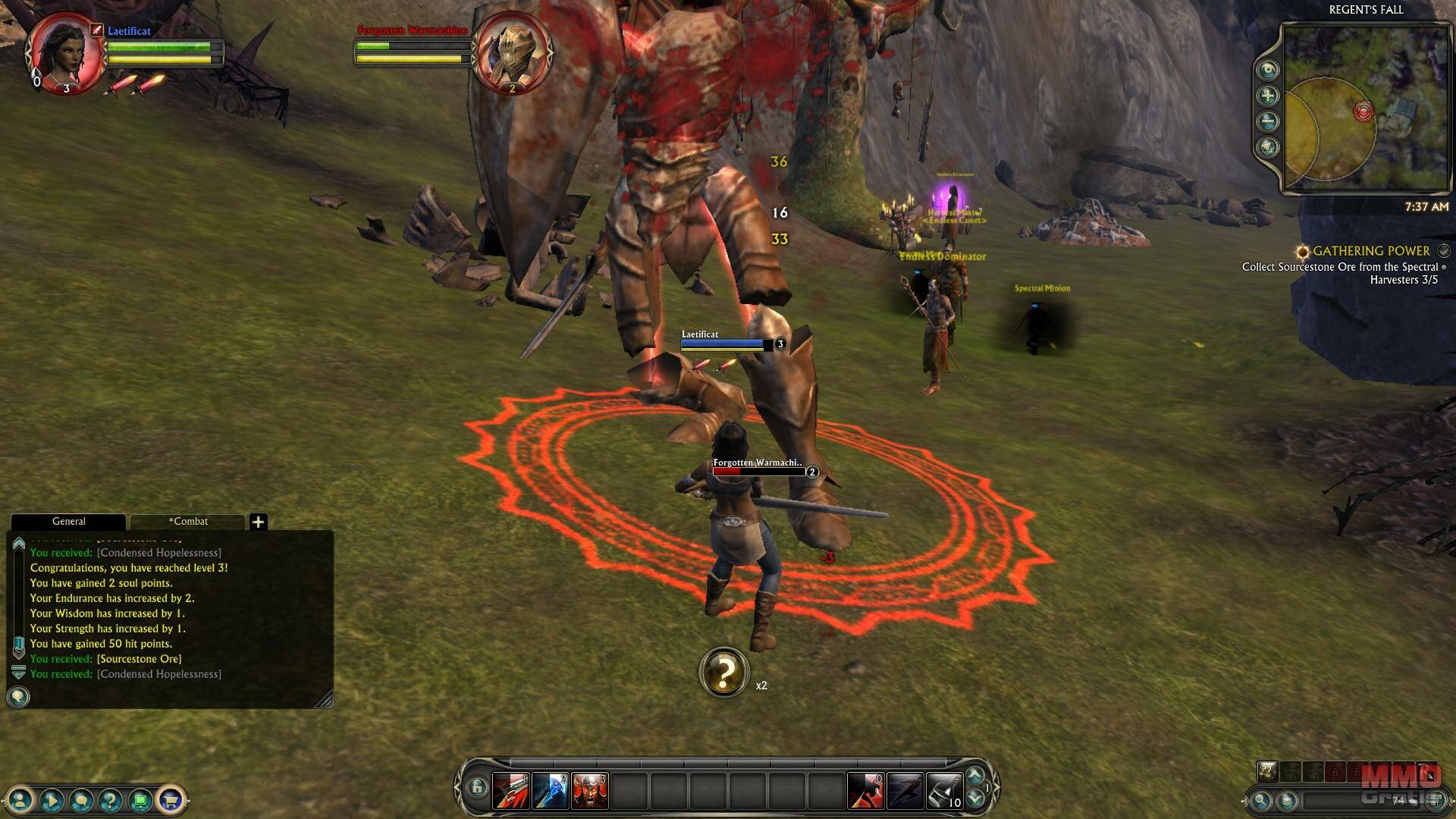Toggle the action bar padlock
The width and height of the screenshot is (1456, 819).
pyautogui.click(x=476, y=788)
